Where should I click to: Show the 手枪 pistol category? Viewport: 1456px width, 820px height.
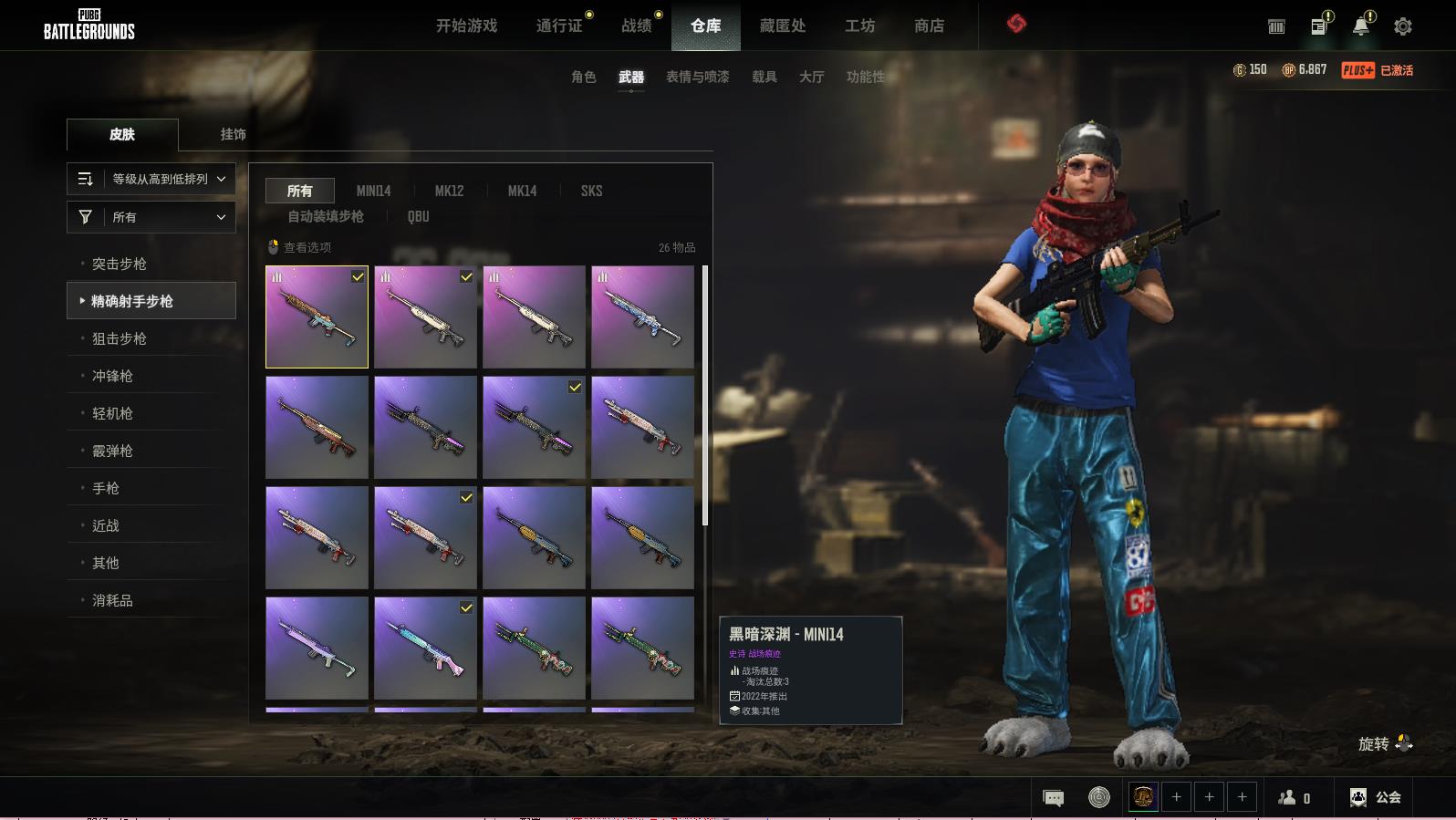tap(106, 488)
